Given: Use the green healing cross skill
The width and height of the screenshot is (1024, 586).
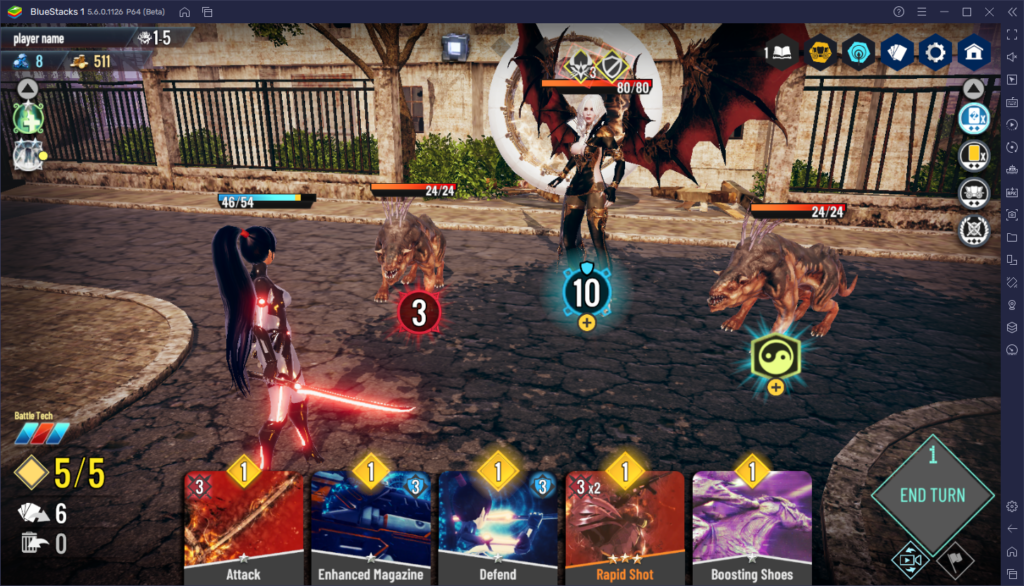Looking at the screenshot, I should click(x=27, y=119).
